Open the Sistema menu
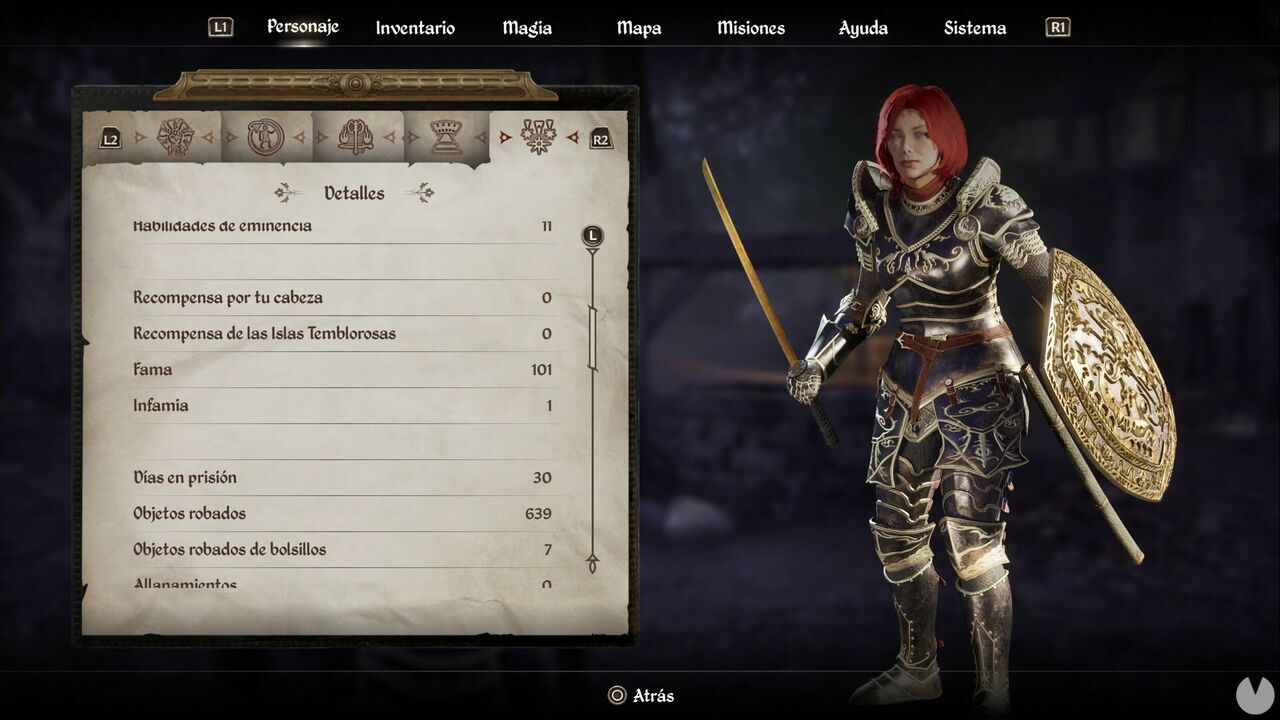This screenshot has width=1280, height=720. click(974, 28)
